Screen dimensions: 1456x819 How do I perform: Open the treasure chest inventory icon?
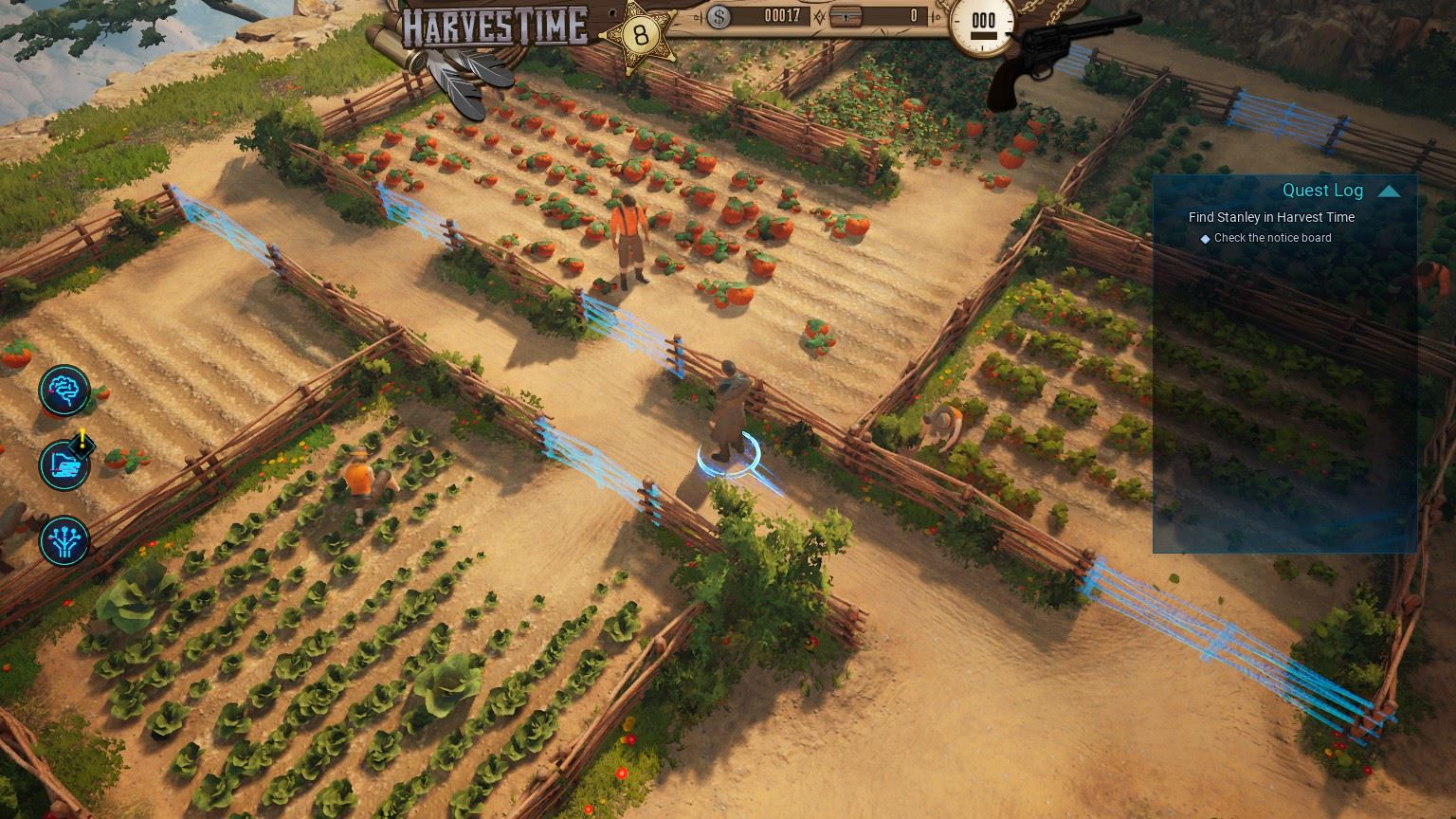[846, 16]
